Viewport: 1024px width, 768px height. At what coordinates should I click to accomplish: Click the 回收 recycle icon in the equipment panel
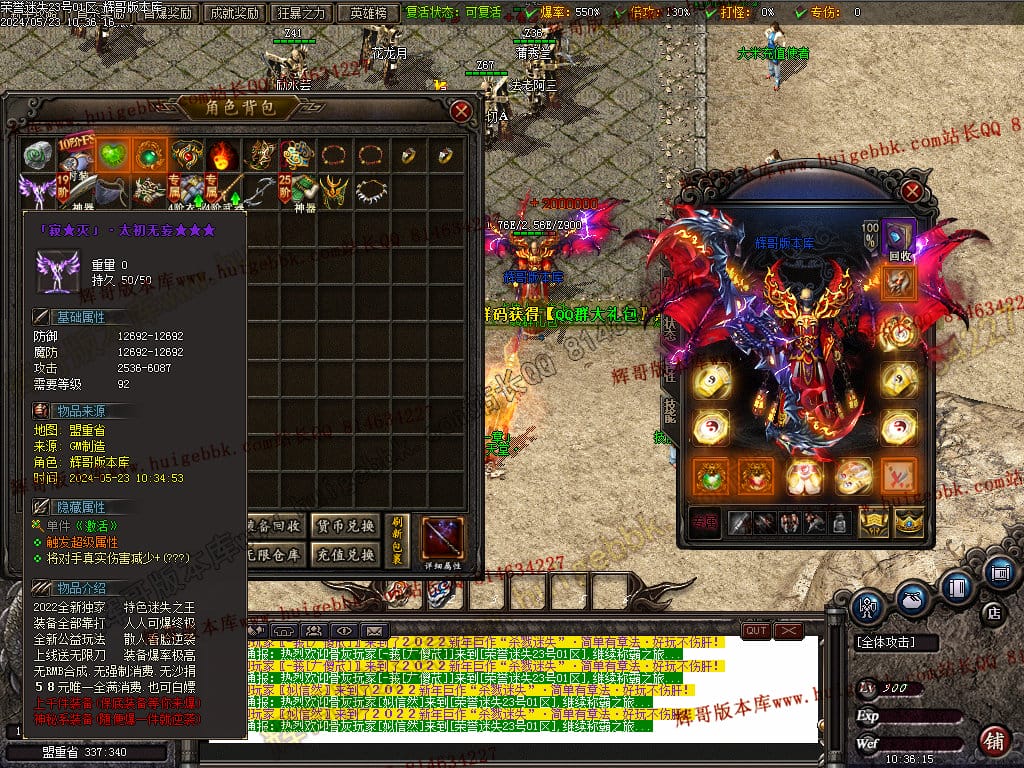(897, 241)
